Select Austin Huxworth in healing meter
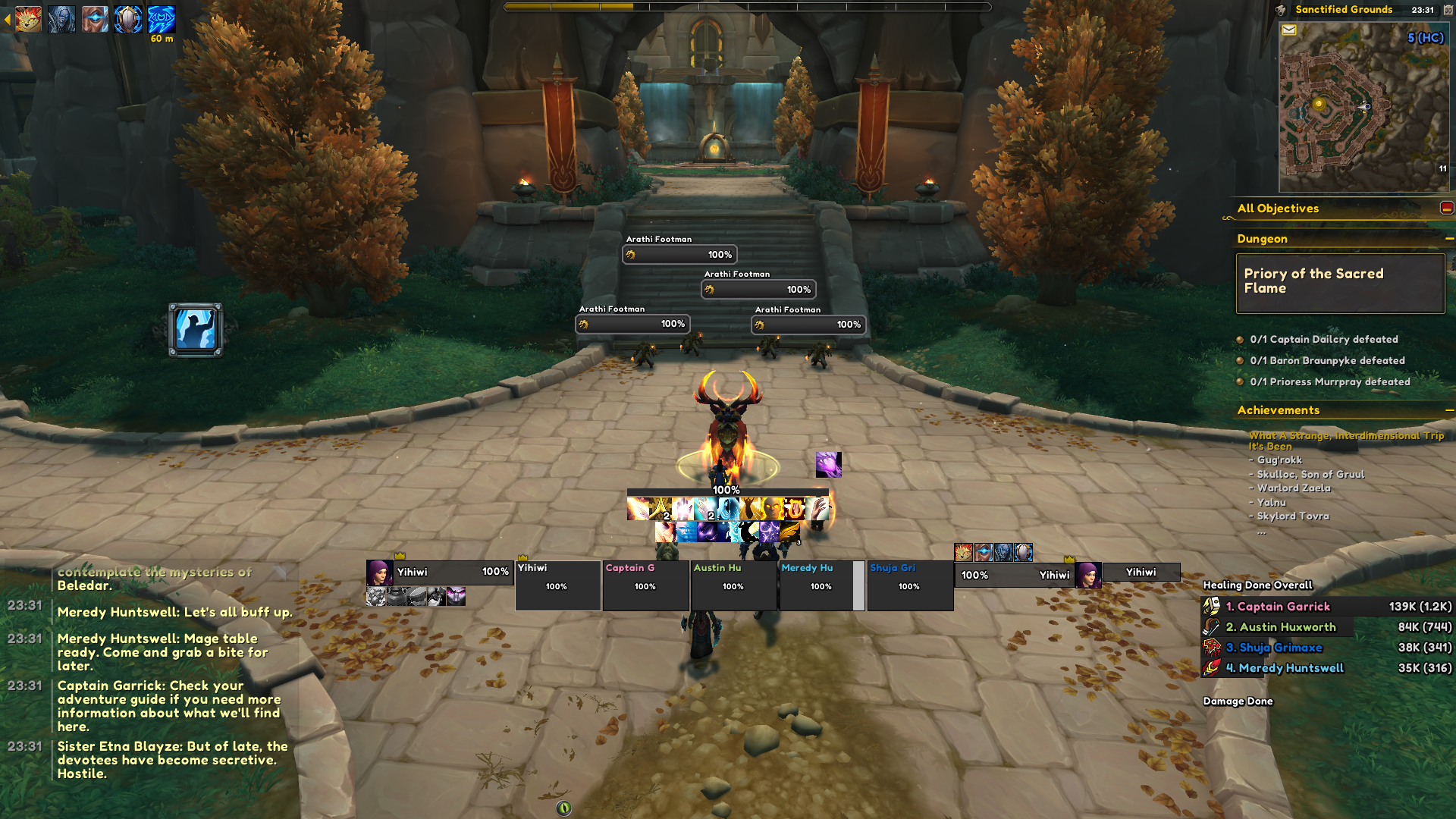This screenshot has height=819, width=1456. point(1327,627)
